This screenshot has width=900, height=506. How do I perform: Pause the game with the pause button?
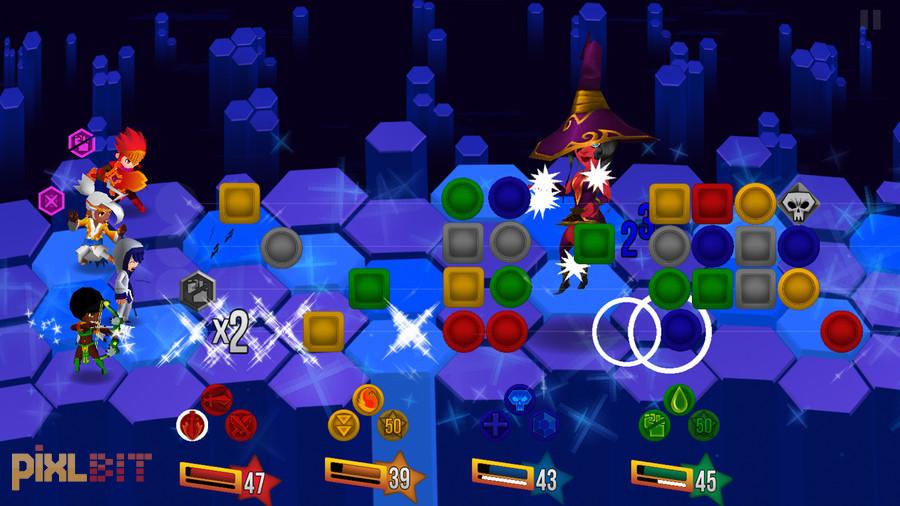click(x=870, y=19)
